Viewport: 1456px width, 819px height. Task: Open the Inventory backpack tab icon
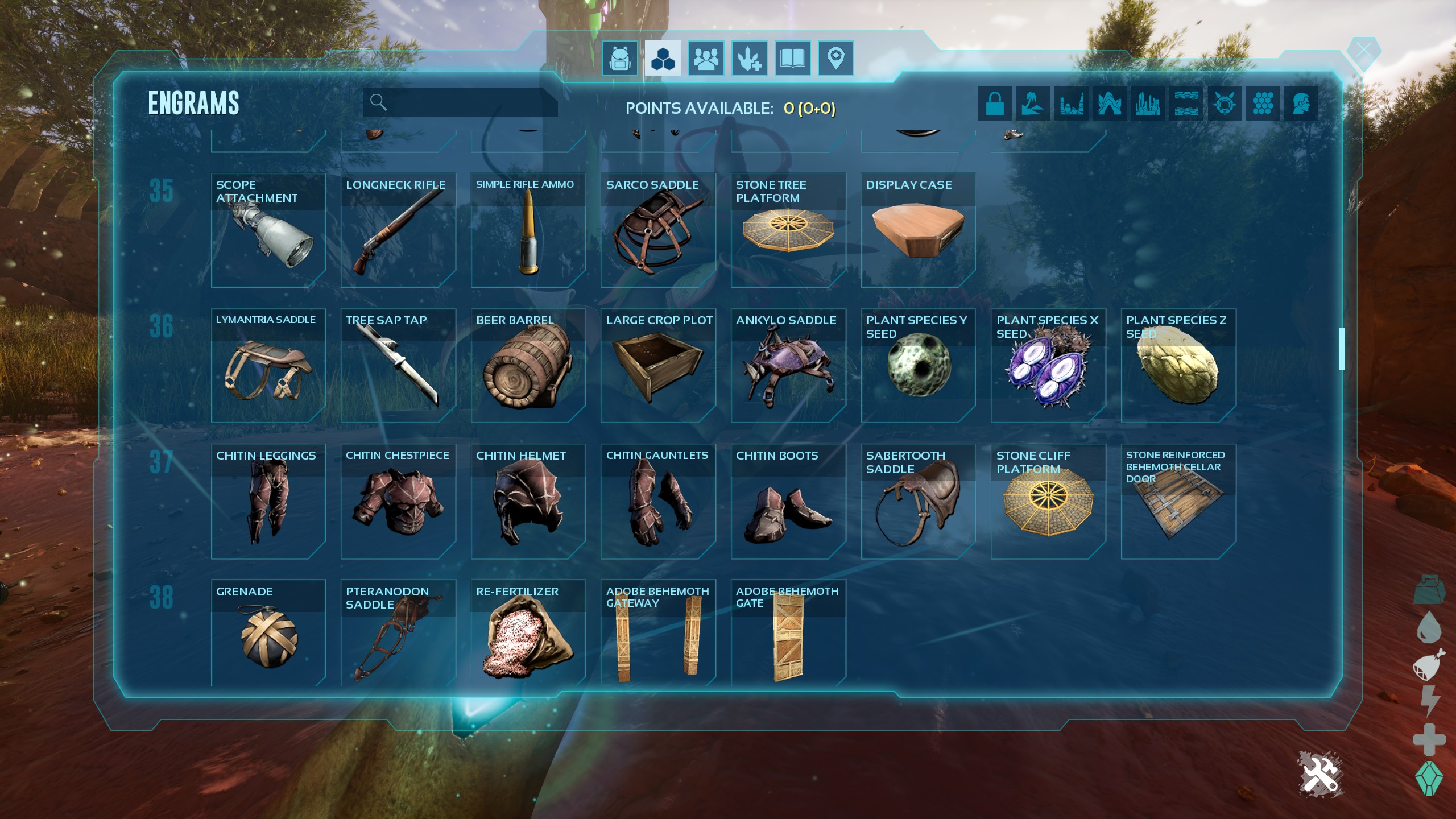621,57
